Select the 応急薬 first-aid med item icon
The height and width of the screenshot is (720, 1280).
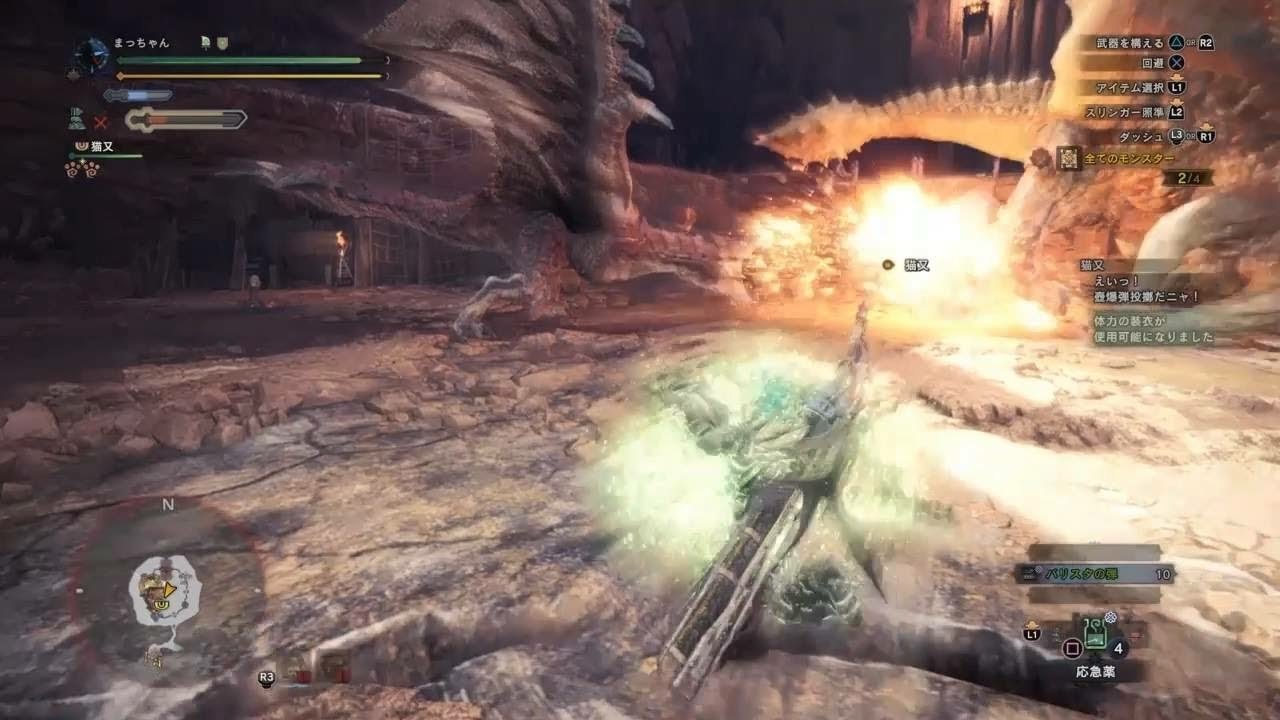point(1095,635)
